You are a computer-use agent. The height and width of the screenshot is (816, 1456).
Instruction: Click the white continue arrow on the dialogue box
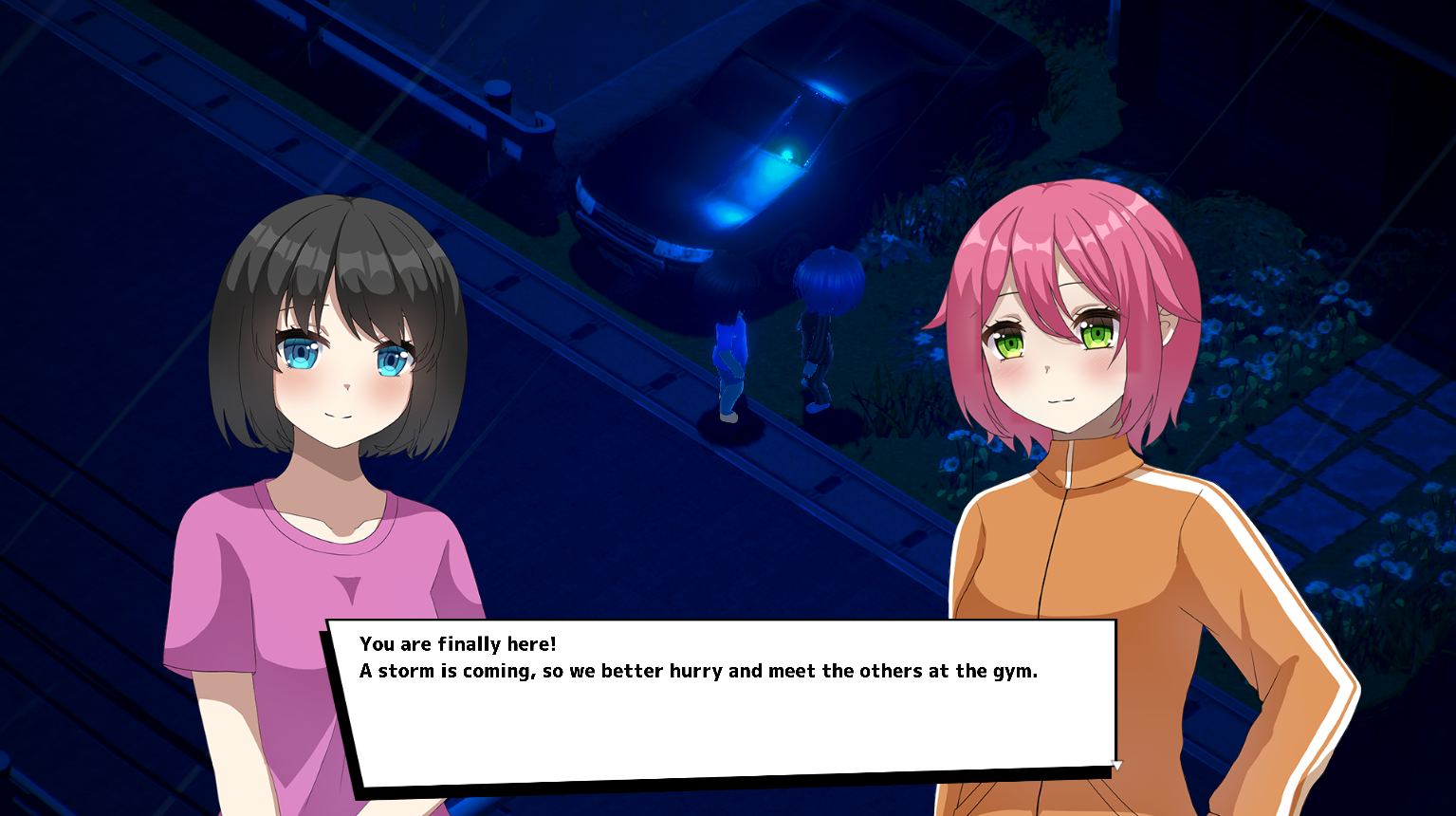coord(1116,765)
